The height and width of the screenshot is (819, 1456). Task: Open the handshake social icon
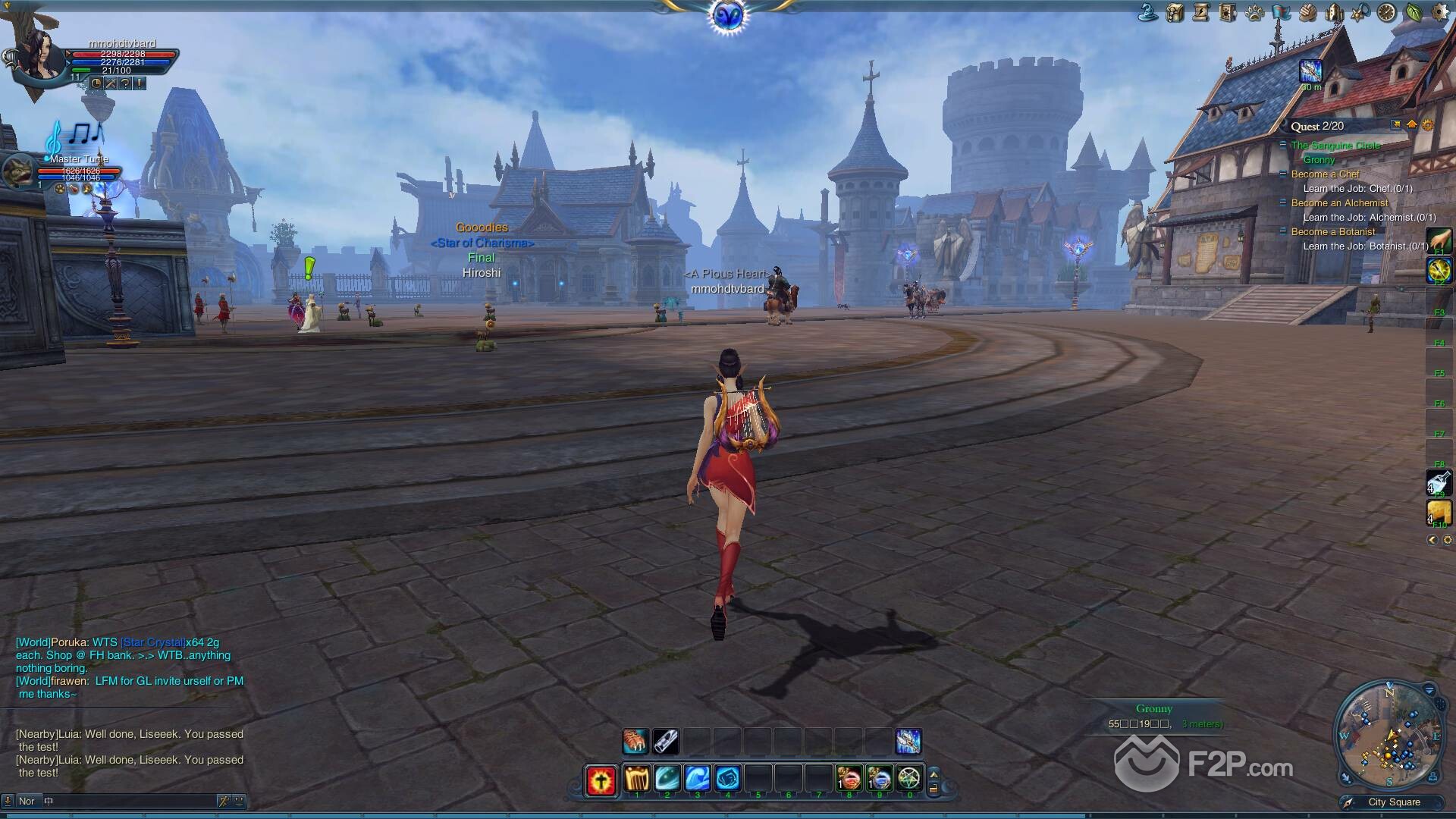1307,12
